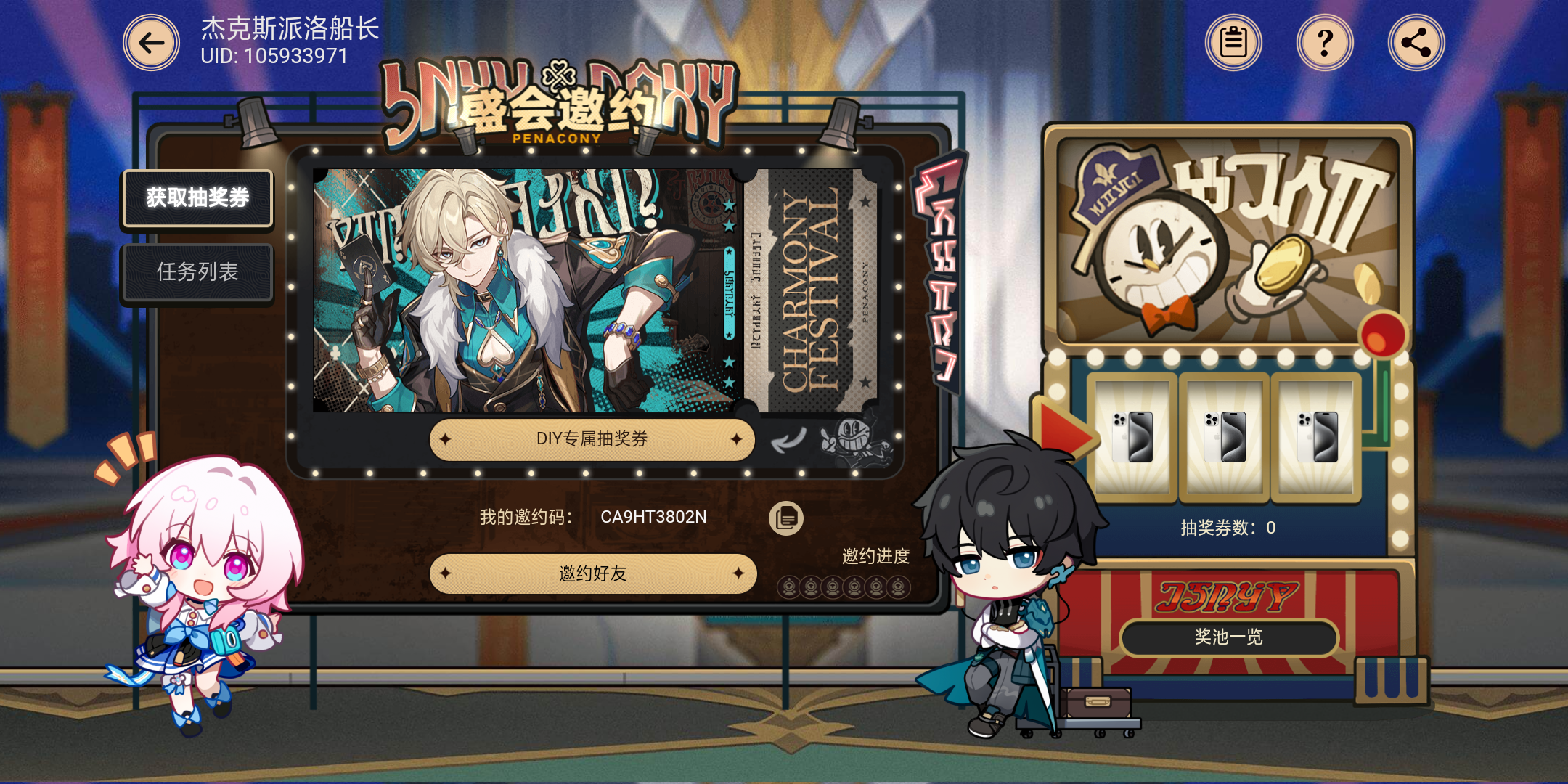Open the 任务列表 tab
Screen dimensions: 1568x784
197,271
